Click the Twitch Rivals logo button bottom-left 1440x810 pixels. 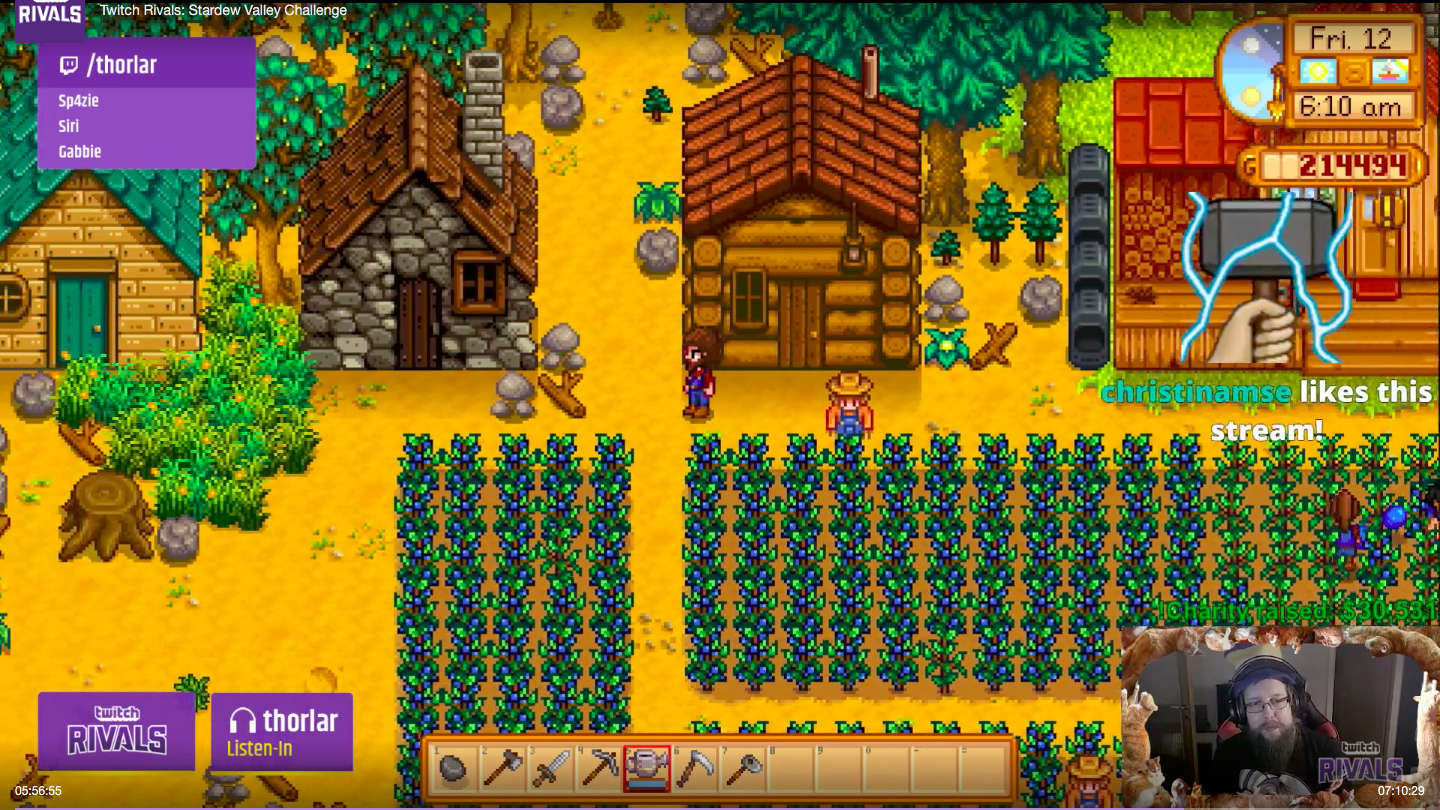click(x=115, y=731)
